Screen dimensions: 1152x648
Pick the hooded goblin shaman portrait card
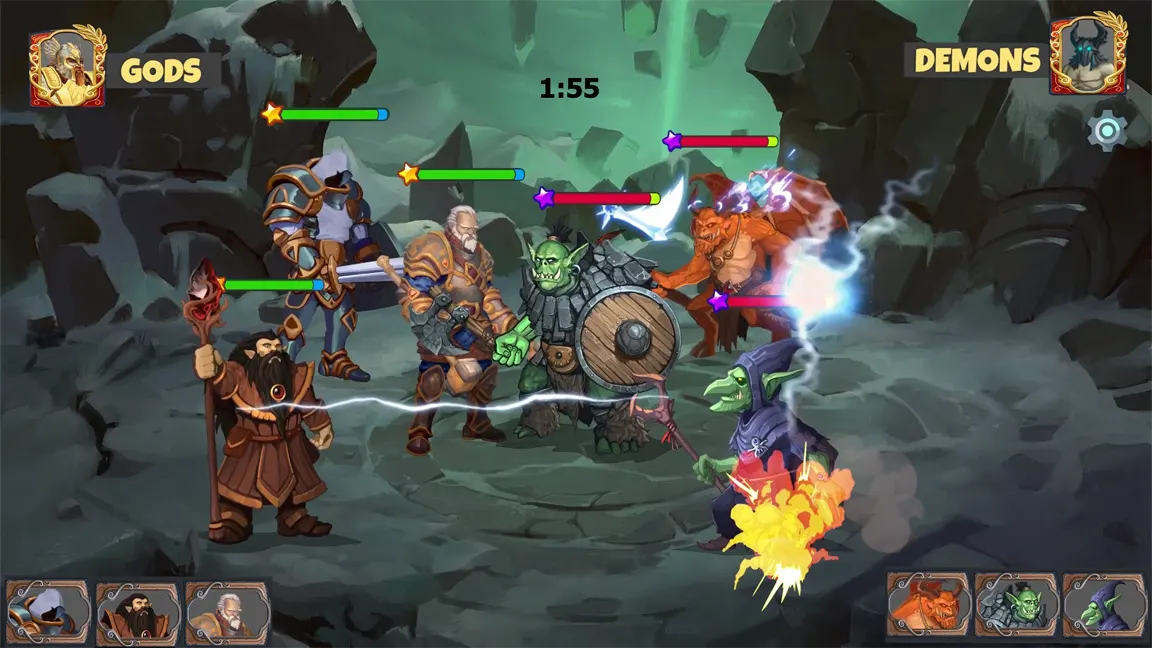pos(1104,605)
